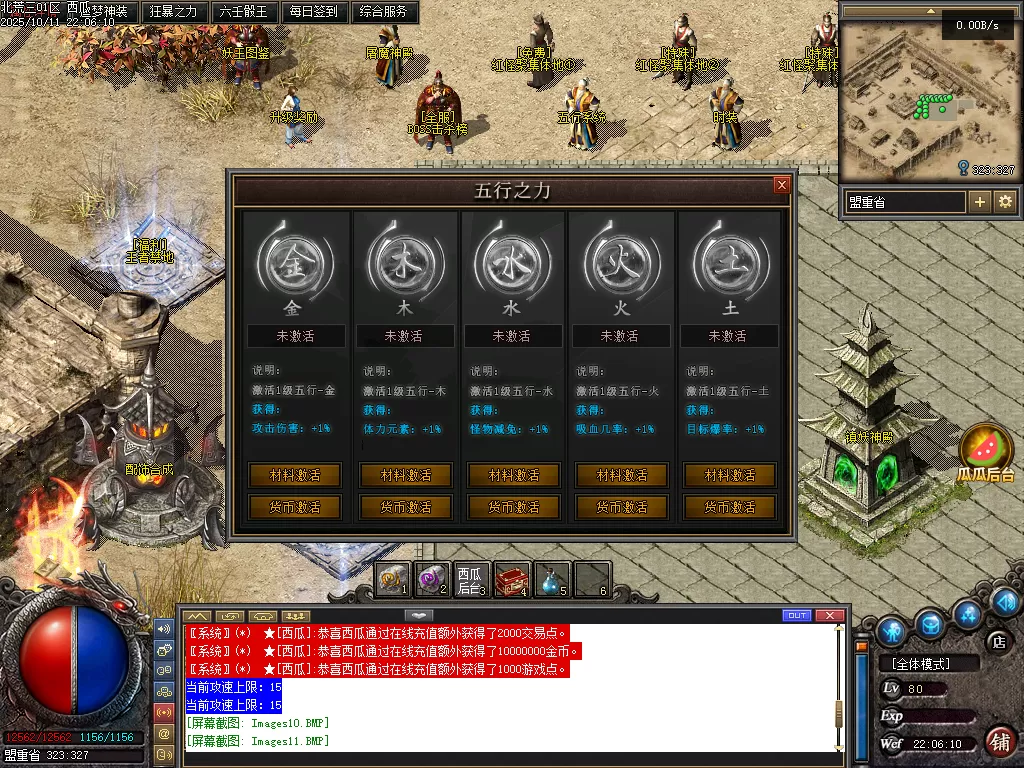Activate 金 element with materials (材料激活)
1024x768 pixels.
pyautogui.click(x=294, y=475)
